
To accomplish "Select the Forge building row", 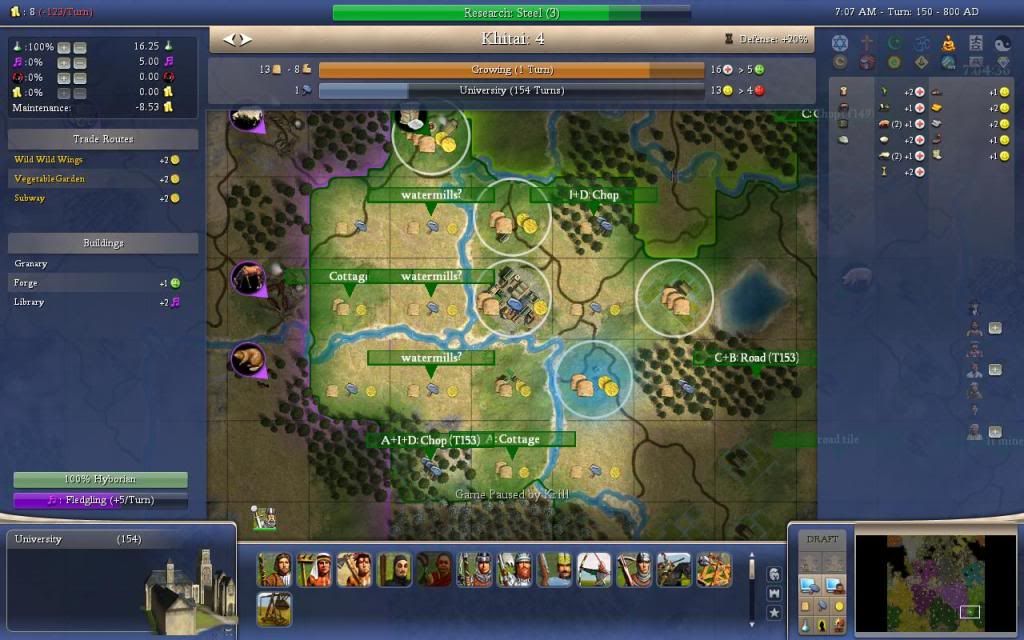I will (27, 283).
